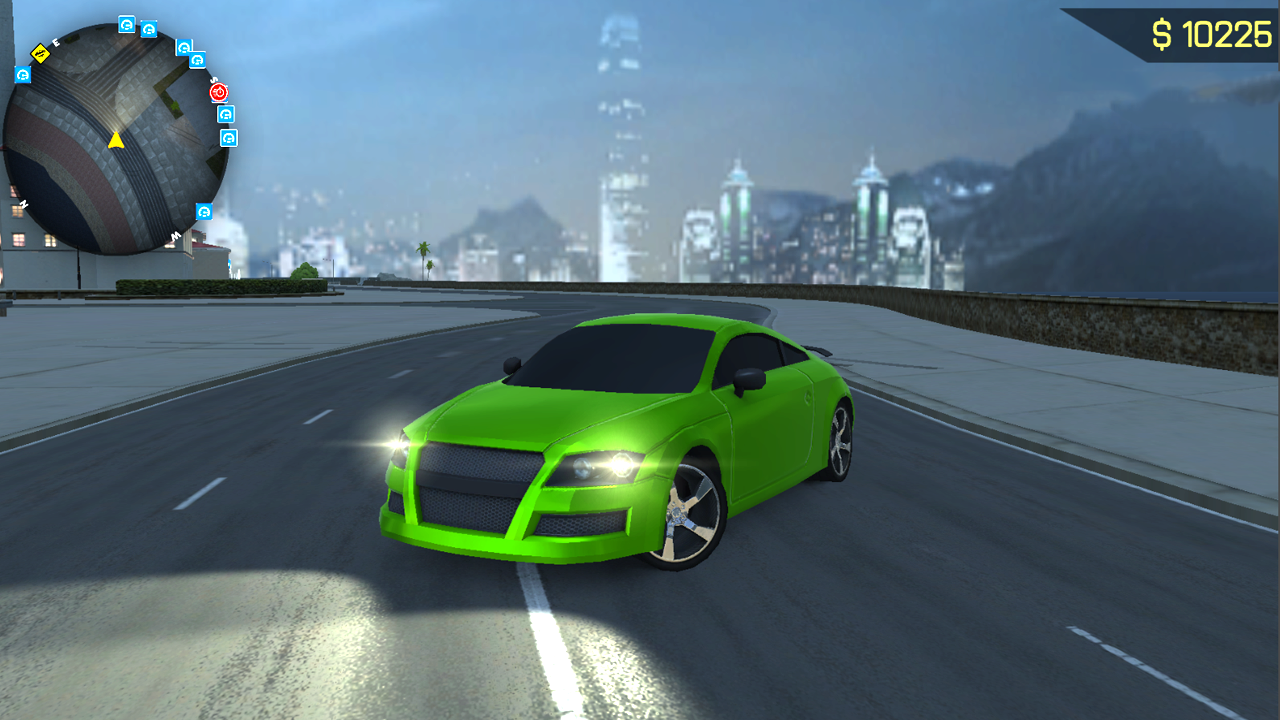
Task: Click the pair of overlapping blue markers near South
Action: tap(190, 53)
